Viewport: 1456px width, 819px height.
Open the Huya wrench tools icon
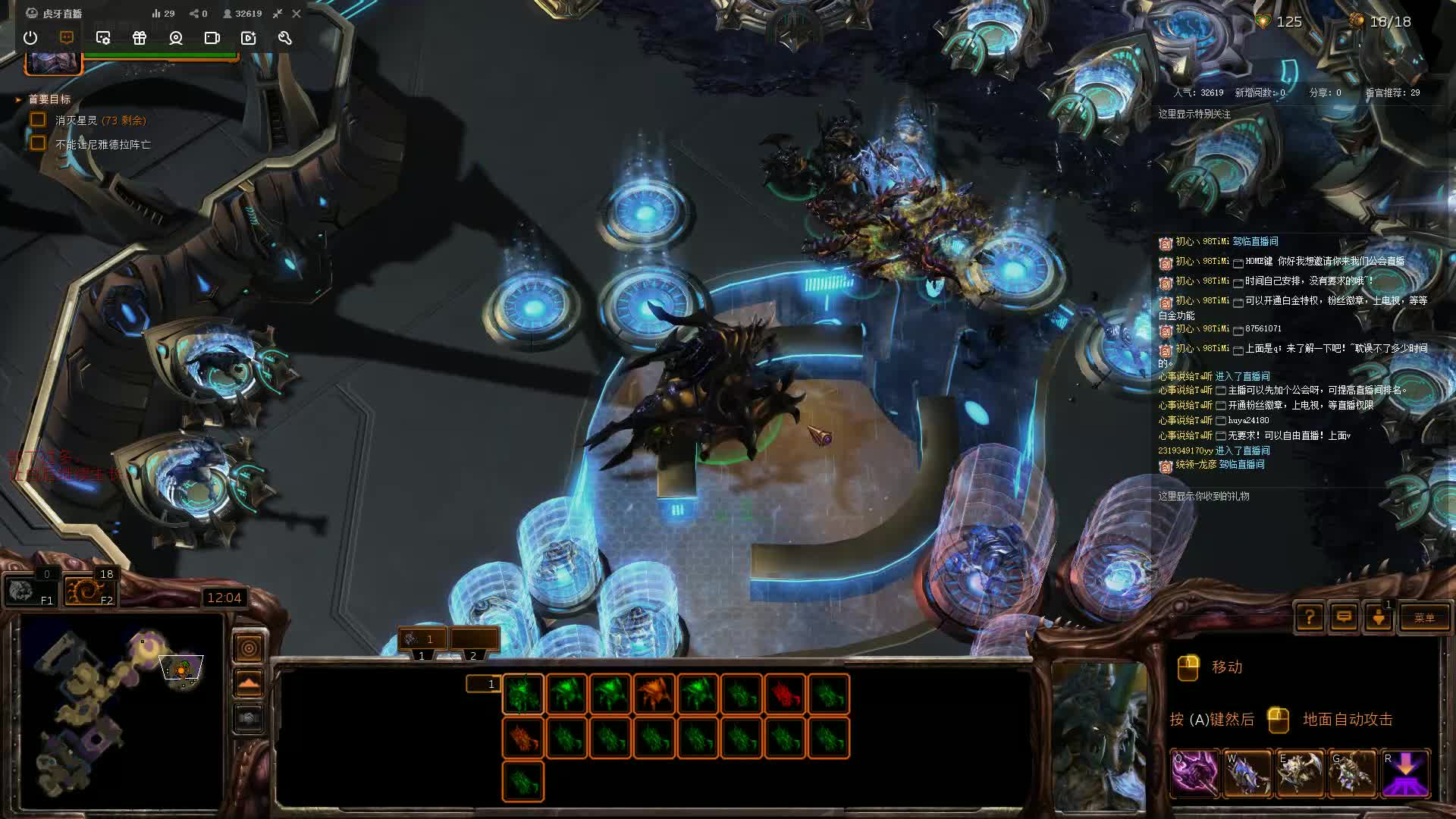pyautogui.click(x=284, y=39)
